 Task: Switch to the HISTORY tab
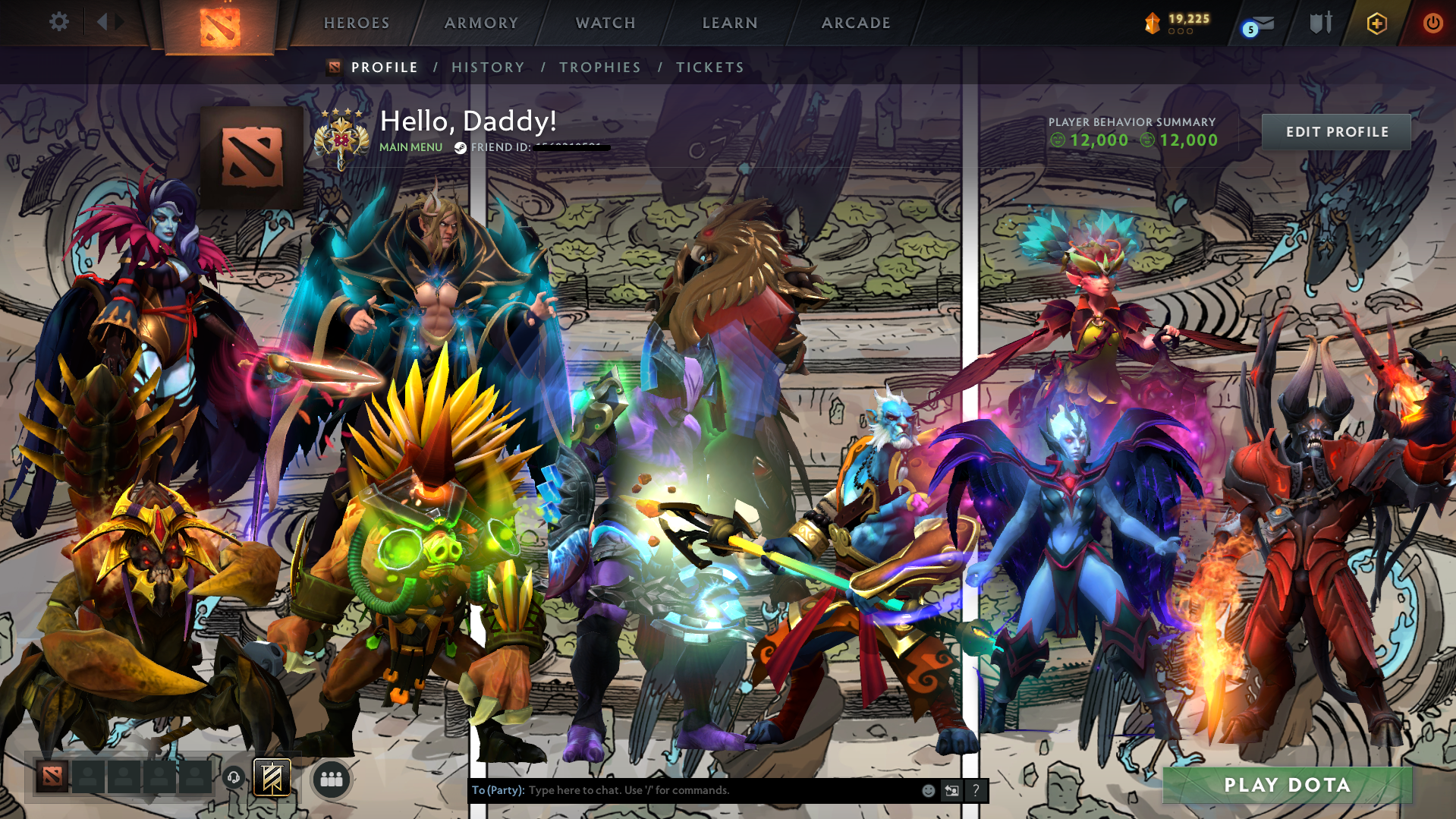click(487, 67)
